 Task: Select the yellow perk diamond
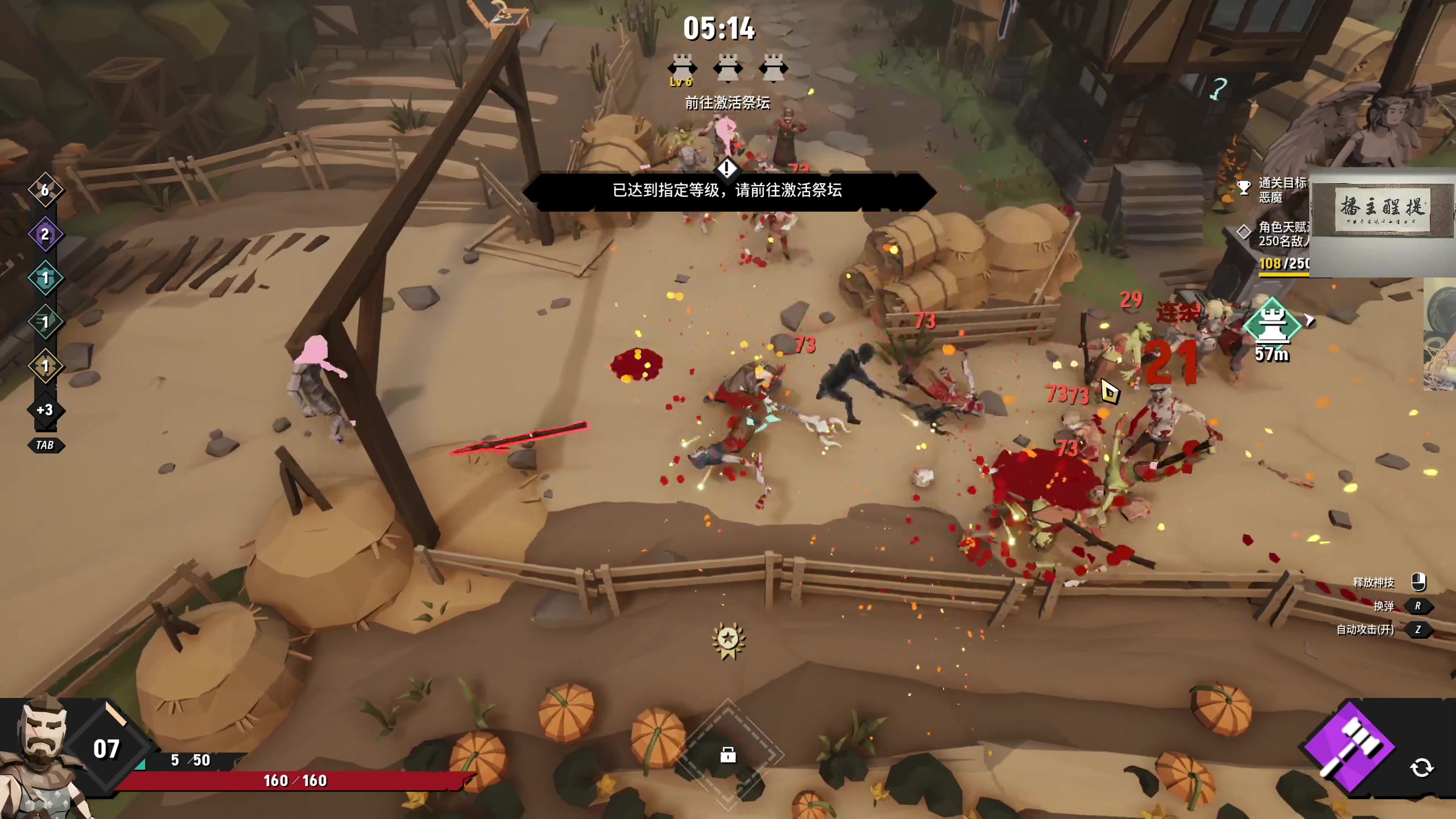45,366
